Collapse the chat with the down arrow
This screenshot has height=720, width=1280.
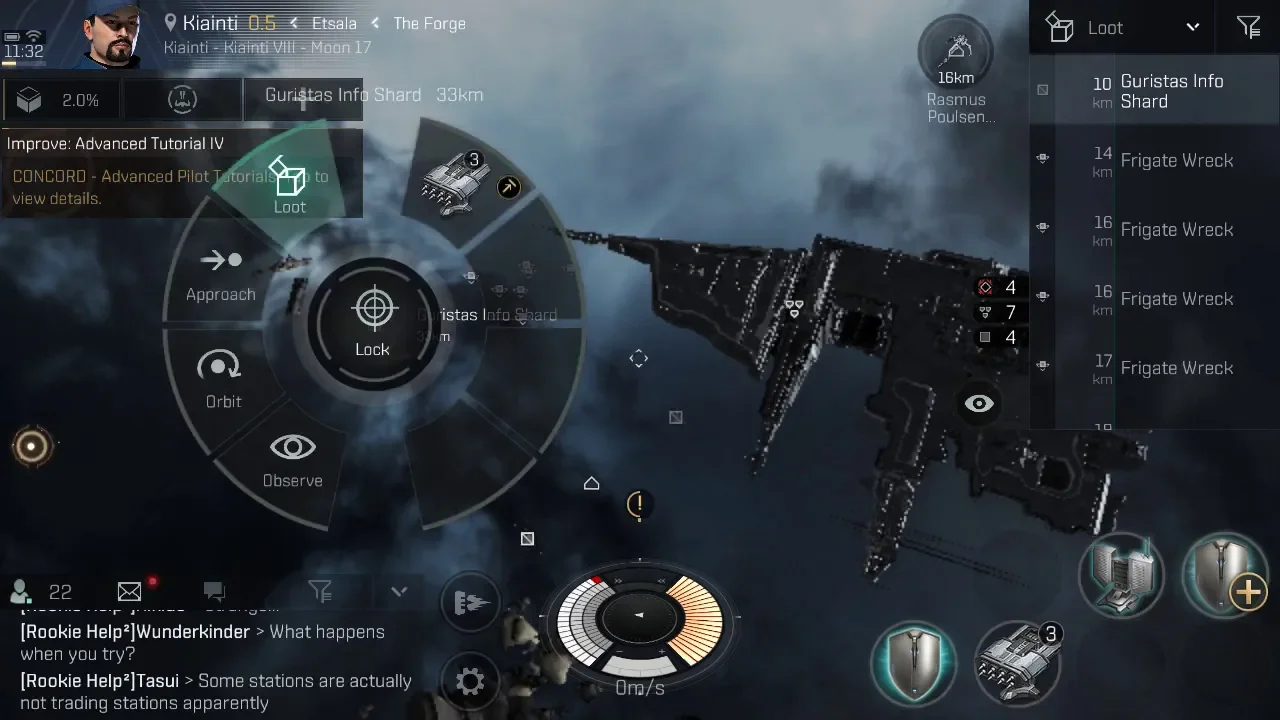(x=399, y=591)
